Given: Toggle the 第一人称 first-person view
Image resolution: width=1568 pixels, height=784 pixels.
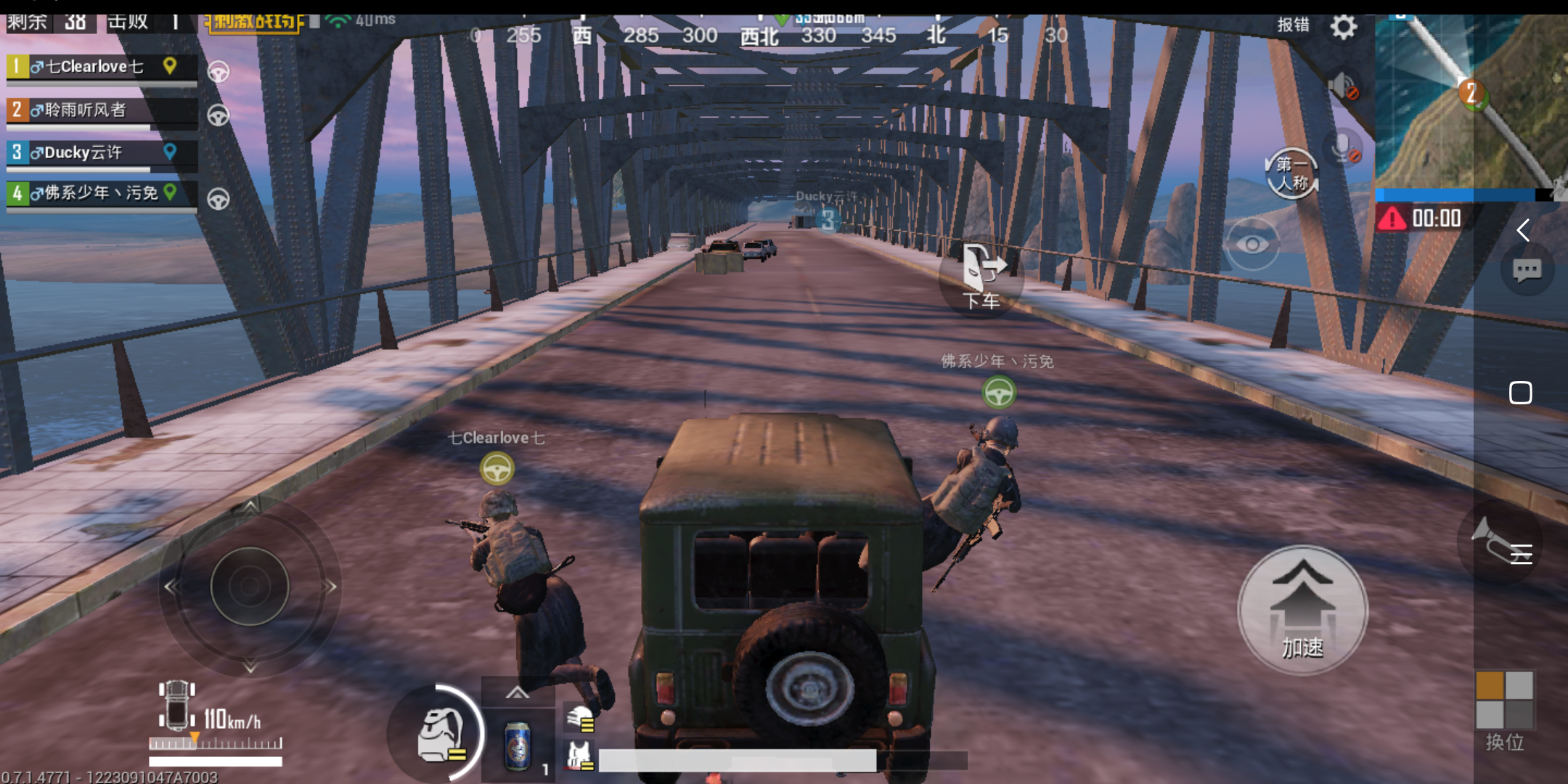Looking at the screenshot, I should pyautogui.click(x=1291, y=174).
